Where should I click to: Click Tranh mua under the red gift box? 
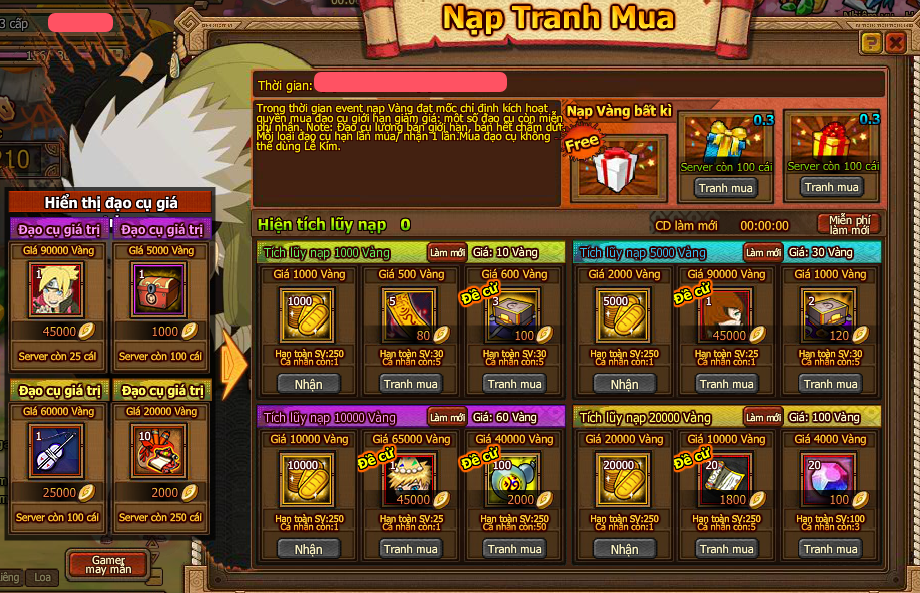point(831,187)
